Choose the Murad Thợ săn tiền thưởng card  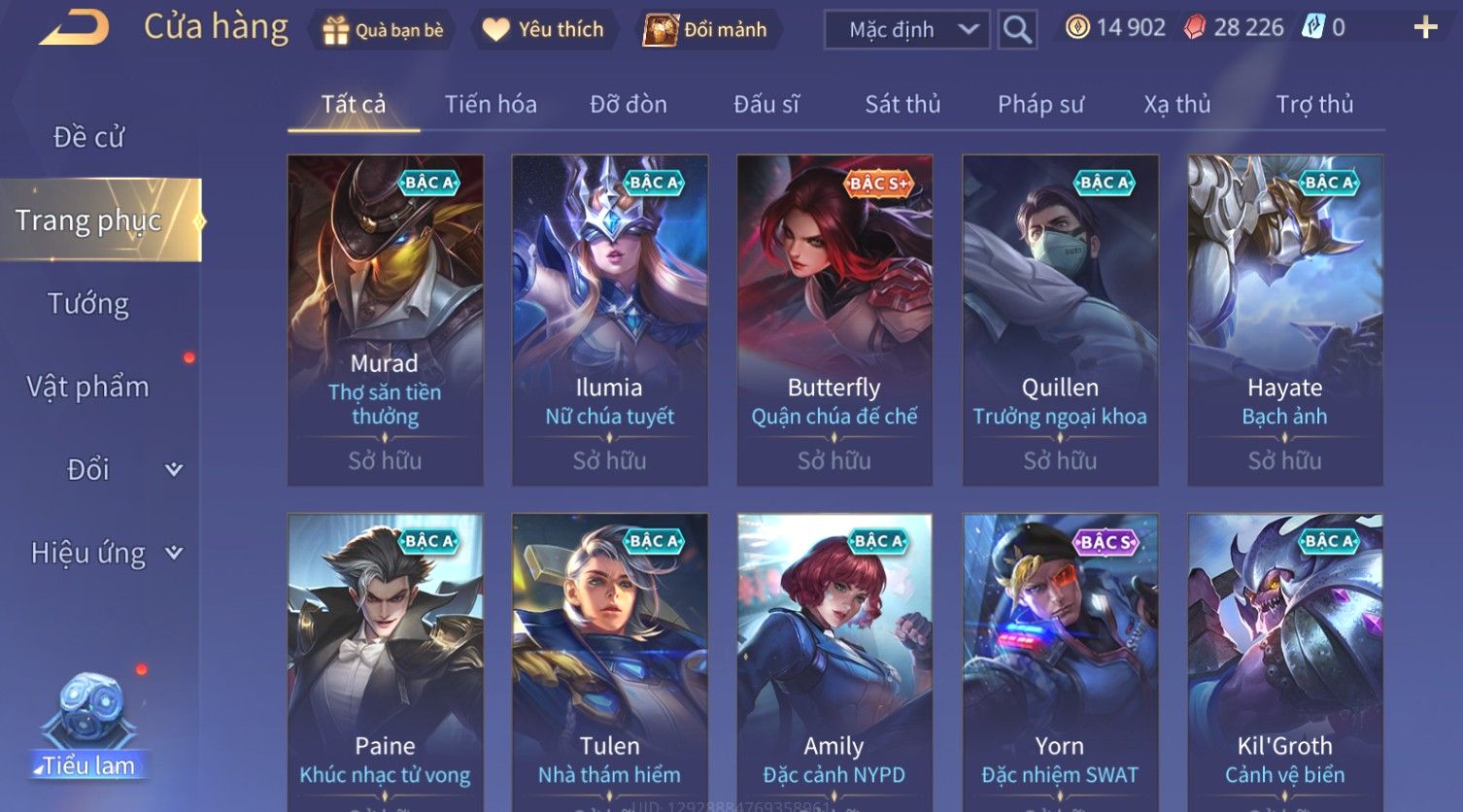385,321
